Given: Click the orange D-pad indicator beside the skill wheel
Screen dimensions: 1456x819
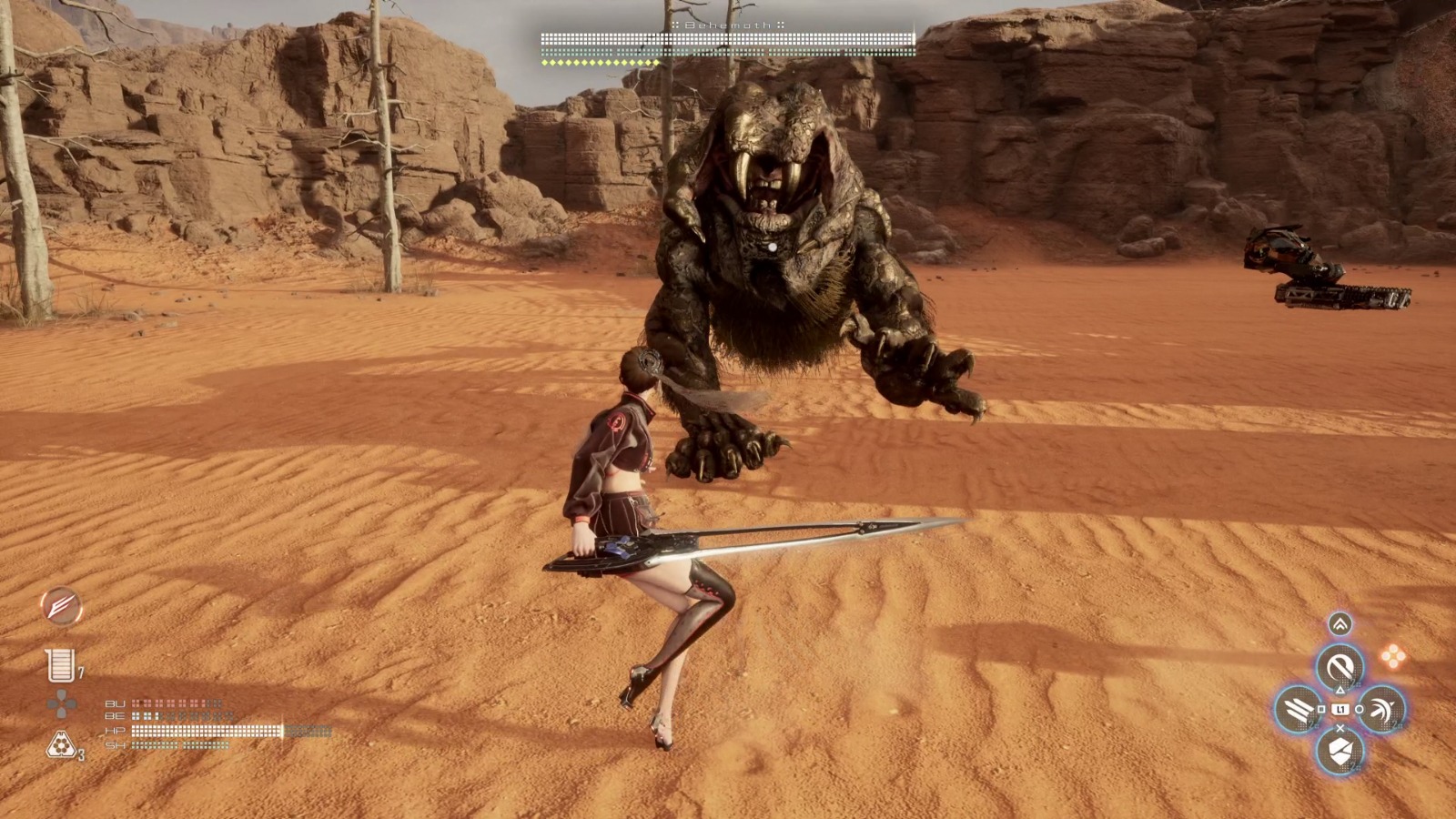Looking at the screenshot, I should [1394, 655].
